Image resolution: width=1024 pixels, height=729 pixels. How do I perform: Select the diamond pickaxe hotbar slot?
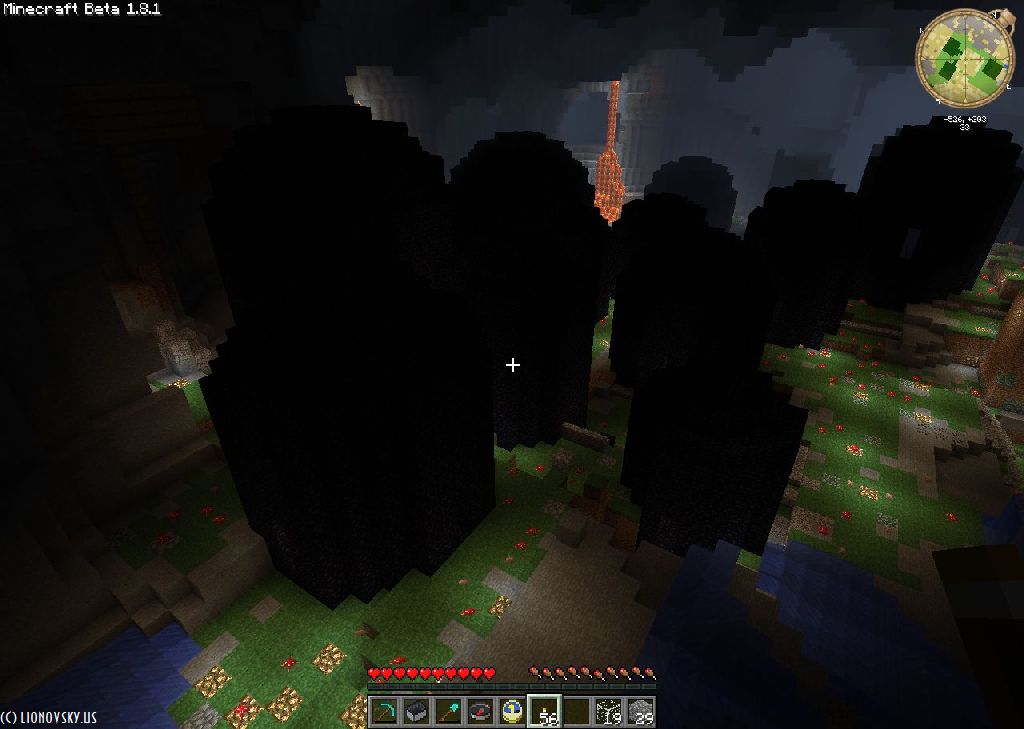point(385,711)
